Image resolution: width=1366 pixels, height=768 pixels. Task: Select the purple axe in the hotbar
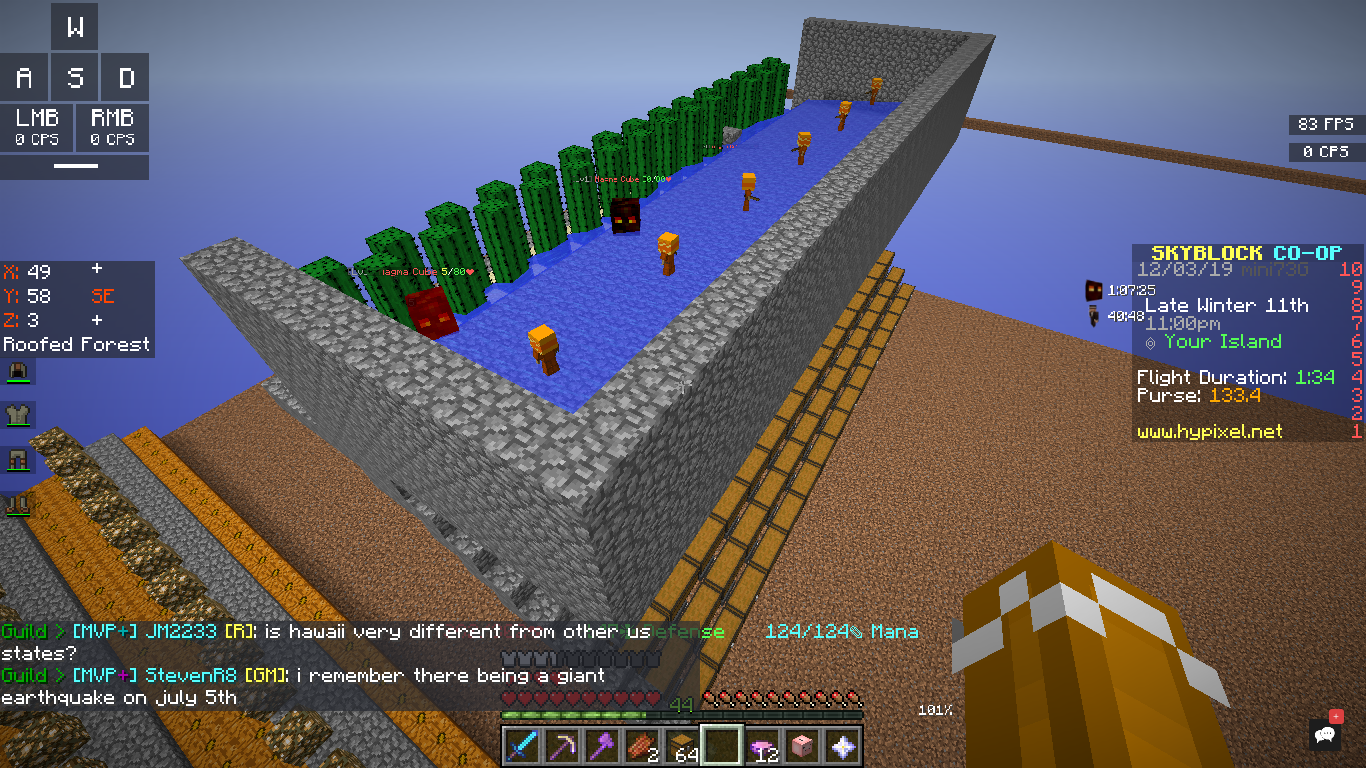(x=601, y=745)
